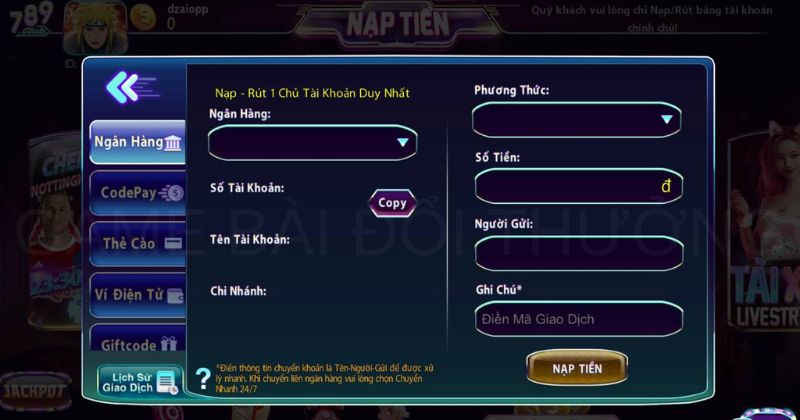Screen dimensions: 800x420
Task: Copy the account number
Action: tap(392, 203)
